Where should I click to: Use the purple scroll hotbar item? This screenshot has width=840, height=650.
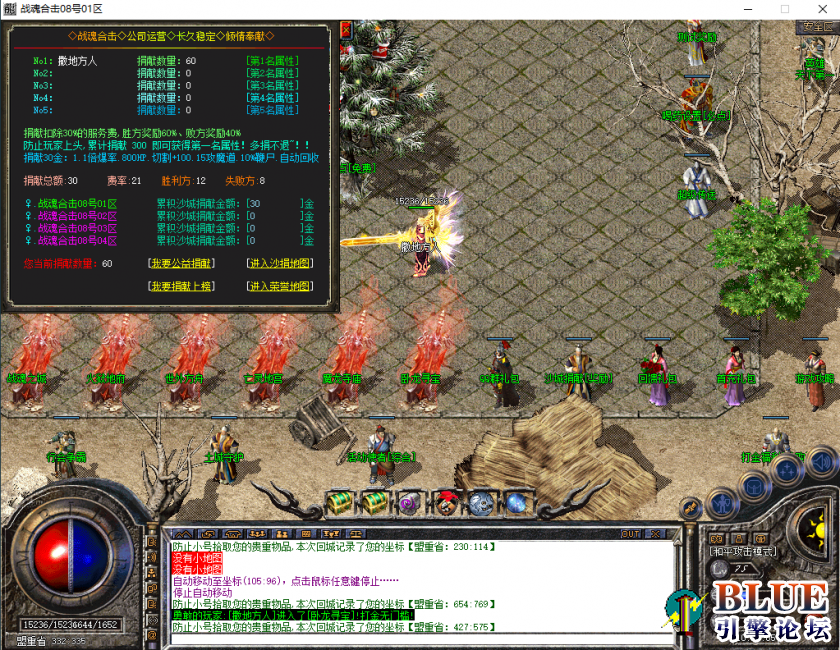coord(410,502)
